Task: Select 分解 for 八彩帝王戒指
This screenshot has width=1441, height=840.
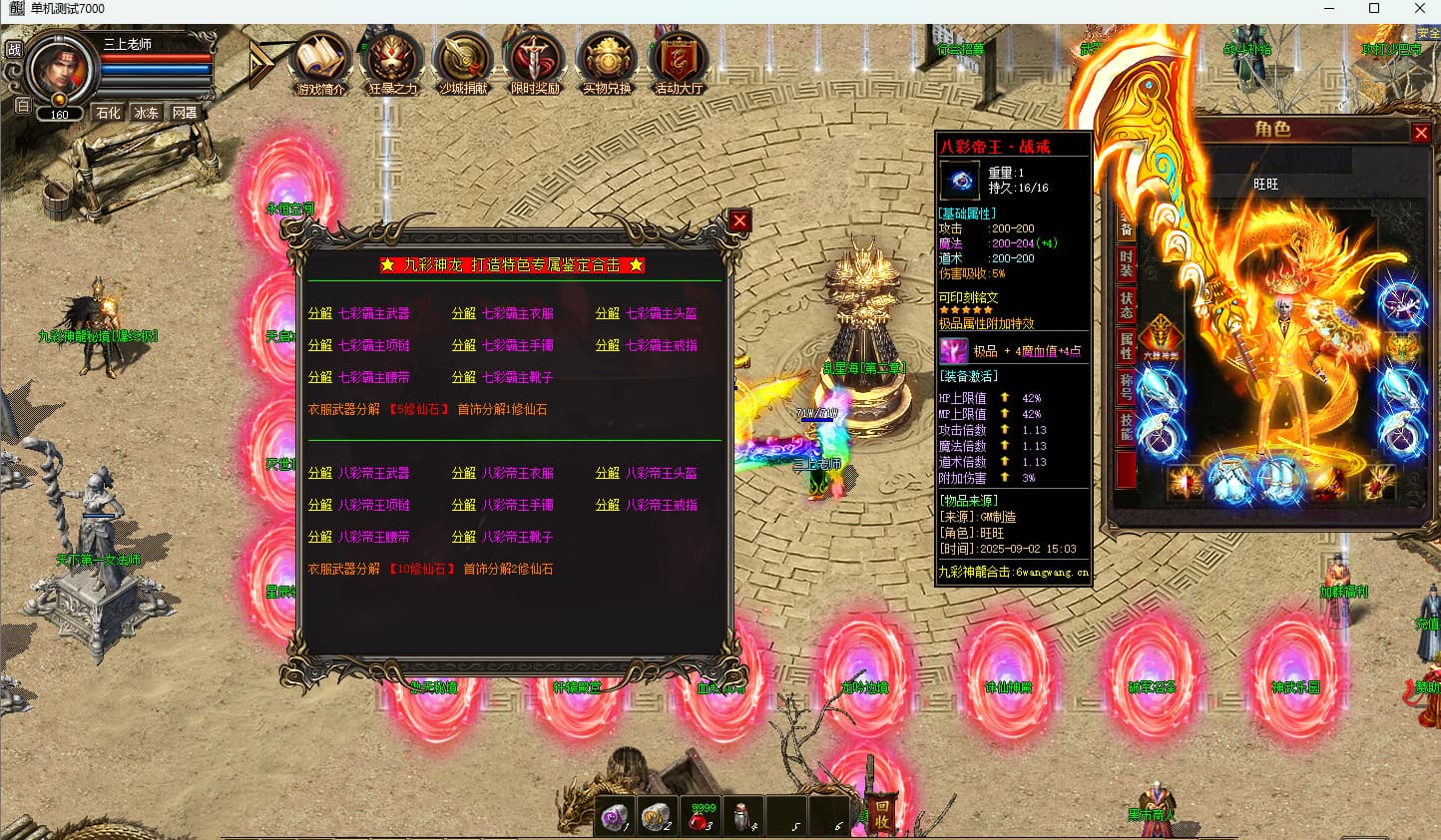Action: 607,505
